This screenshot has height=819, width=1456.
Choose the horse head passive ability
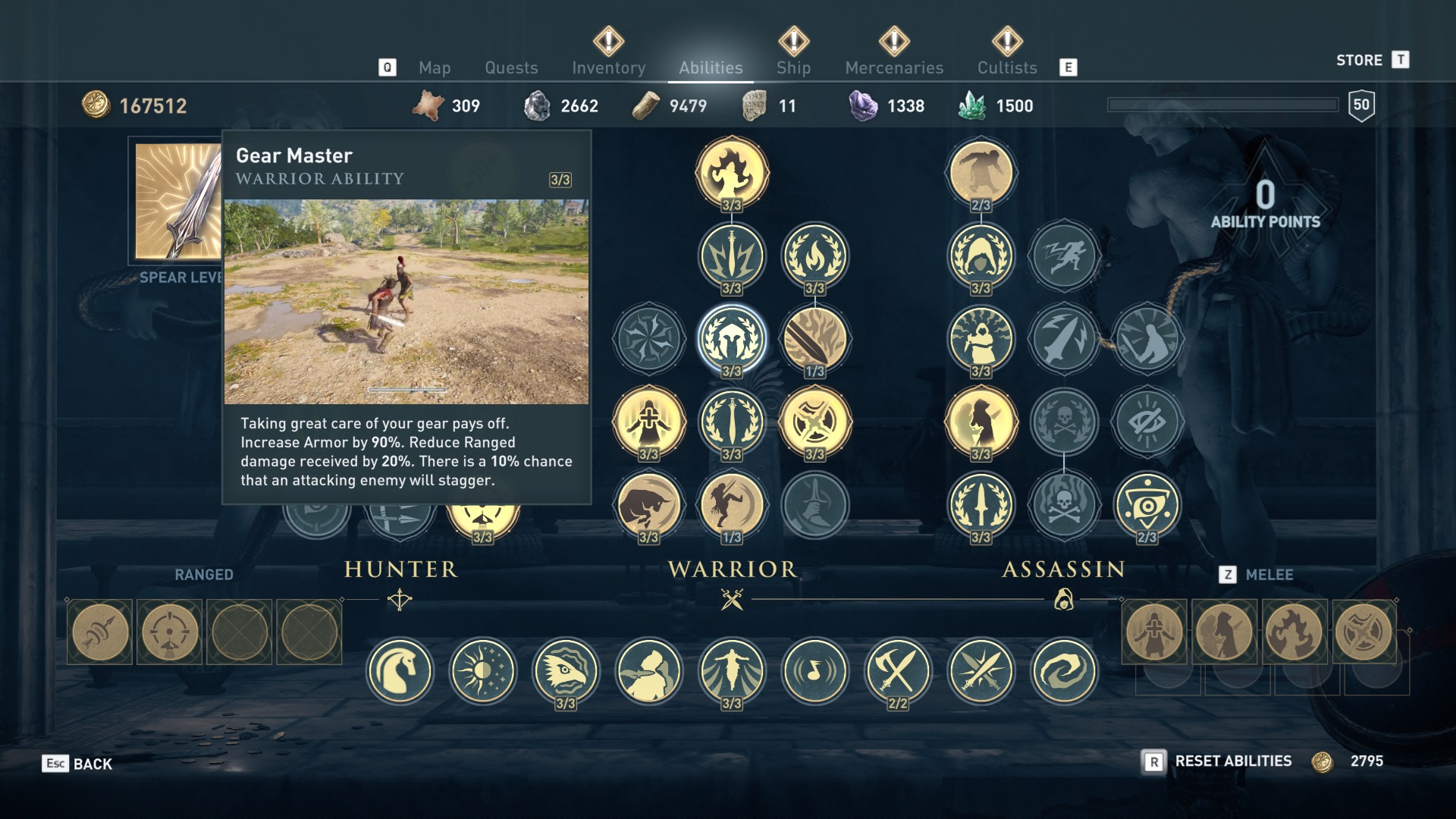coord(400,670)
